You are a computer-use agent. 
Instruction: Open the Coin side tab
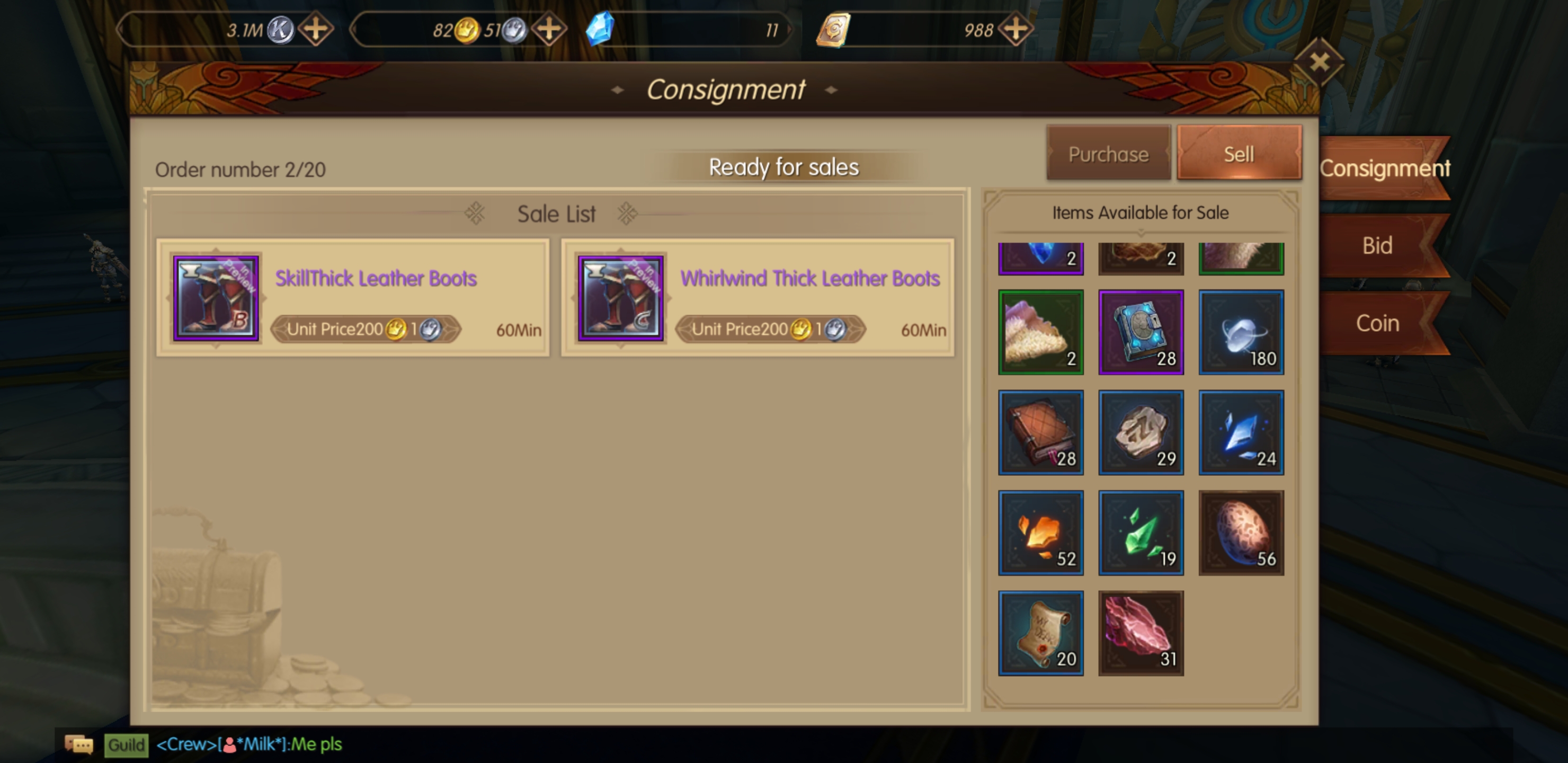point(1377,323)
